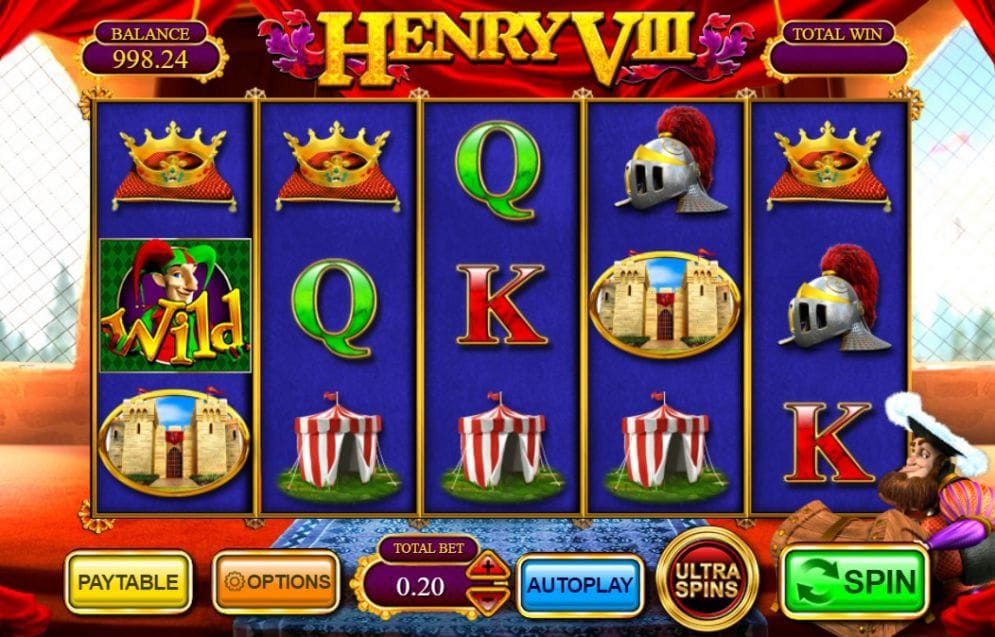Increase total bet with plus arrow

point(489,567)
